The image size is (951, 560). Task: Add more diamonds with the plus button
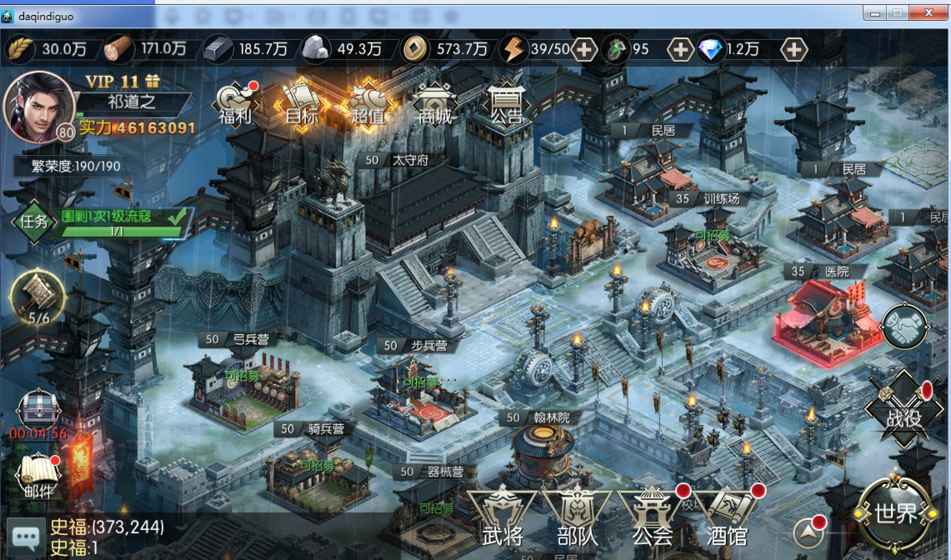[793, 49]
